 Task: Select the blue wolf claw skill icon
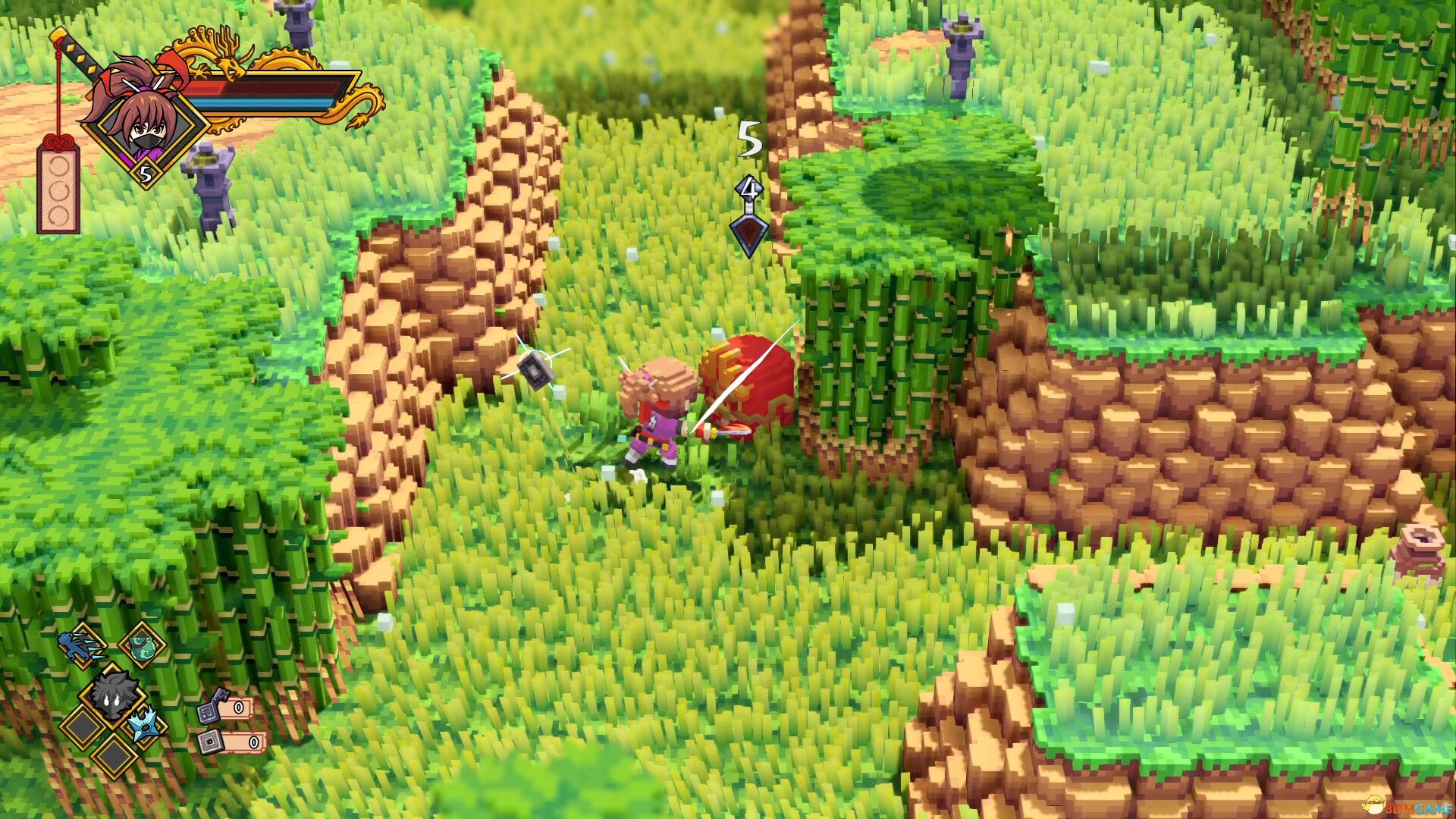pyautogui.click(x=82, y=648)
